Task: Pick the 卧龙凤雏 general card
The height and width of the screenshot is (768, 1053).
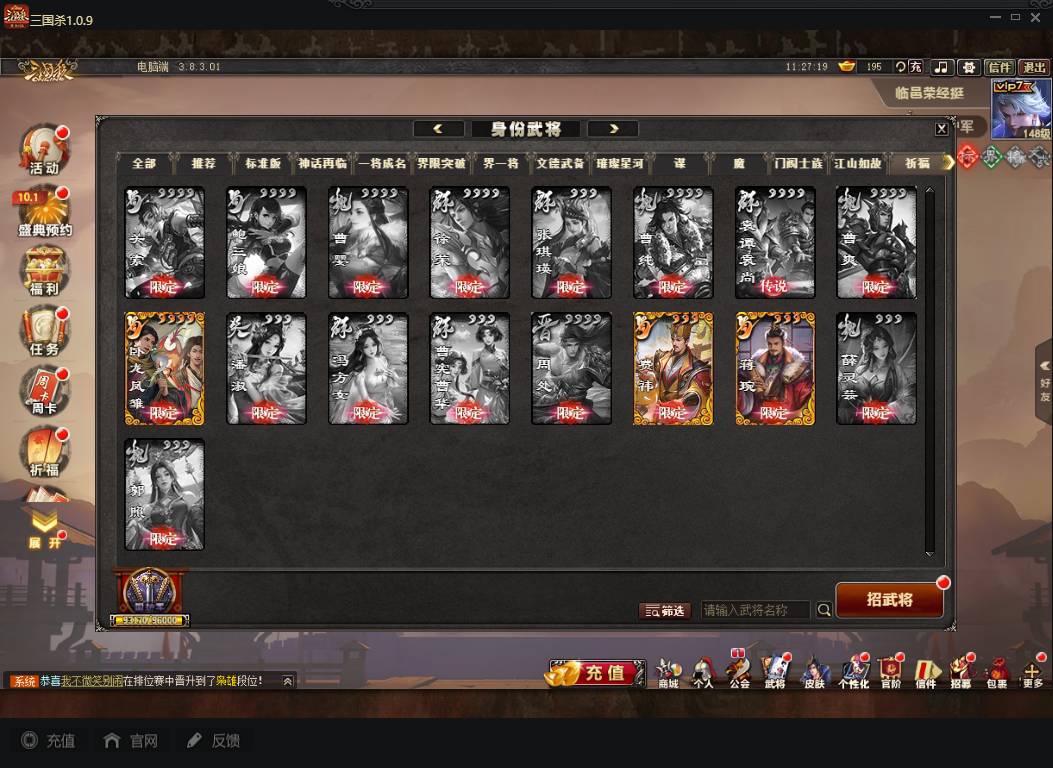Action: point(164,368)
